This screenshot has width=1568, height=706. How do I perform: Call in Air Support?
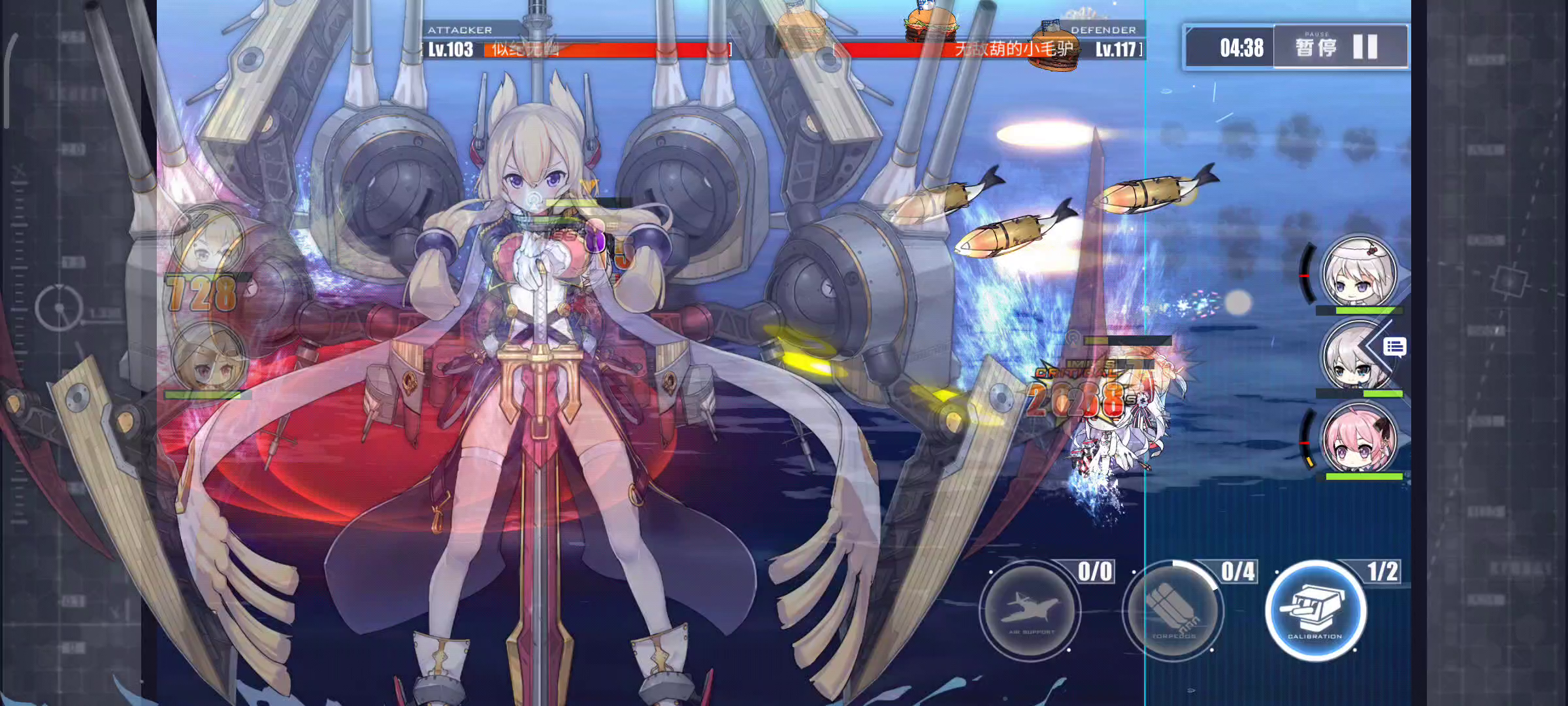point(1030,611)
